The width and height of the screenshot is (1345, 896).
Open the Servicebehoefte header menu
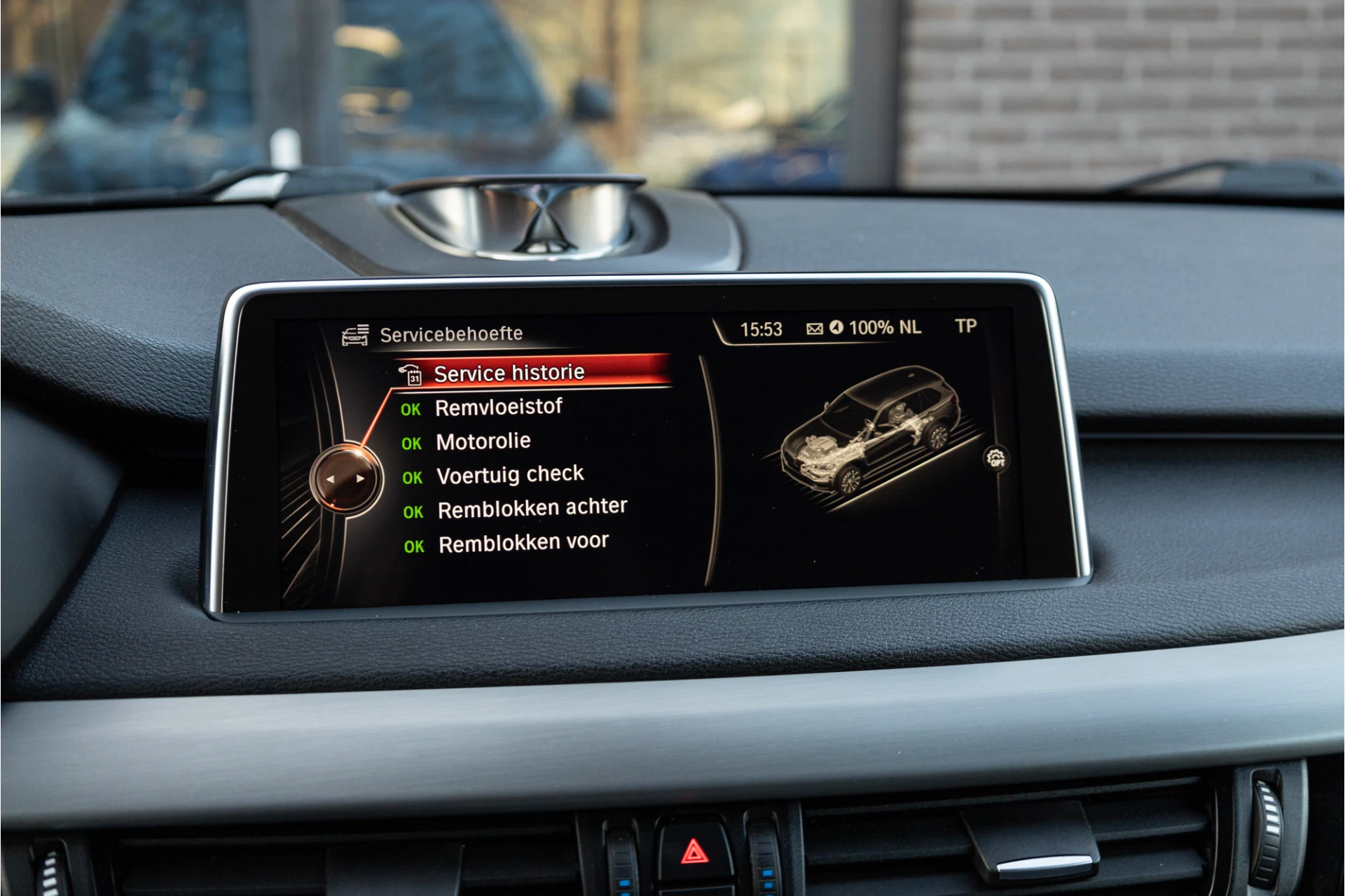tap(451, 333)
